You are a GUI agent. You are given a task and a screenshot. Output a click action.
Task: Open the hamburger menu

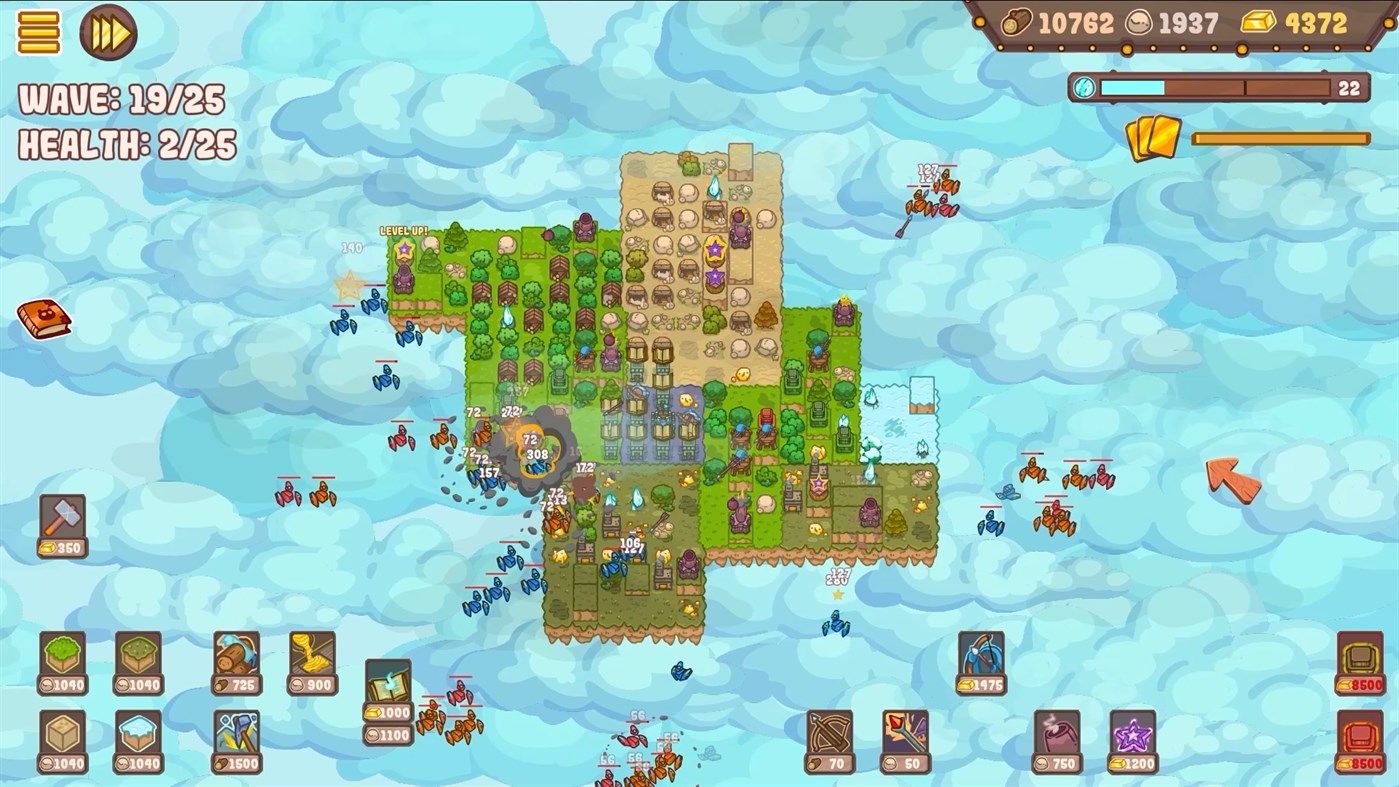click(x=38, y=32)
